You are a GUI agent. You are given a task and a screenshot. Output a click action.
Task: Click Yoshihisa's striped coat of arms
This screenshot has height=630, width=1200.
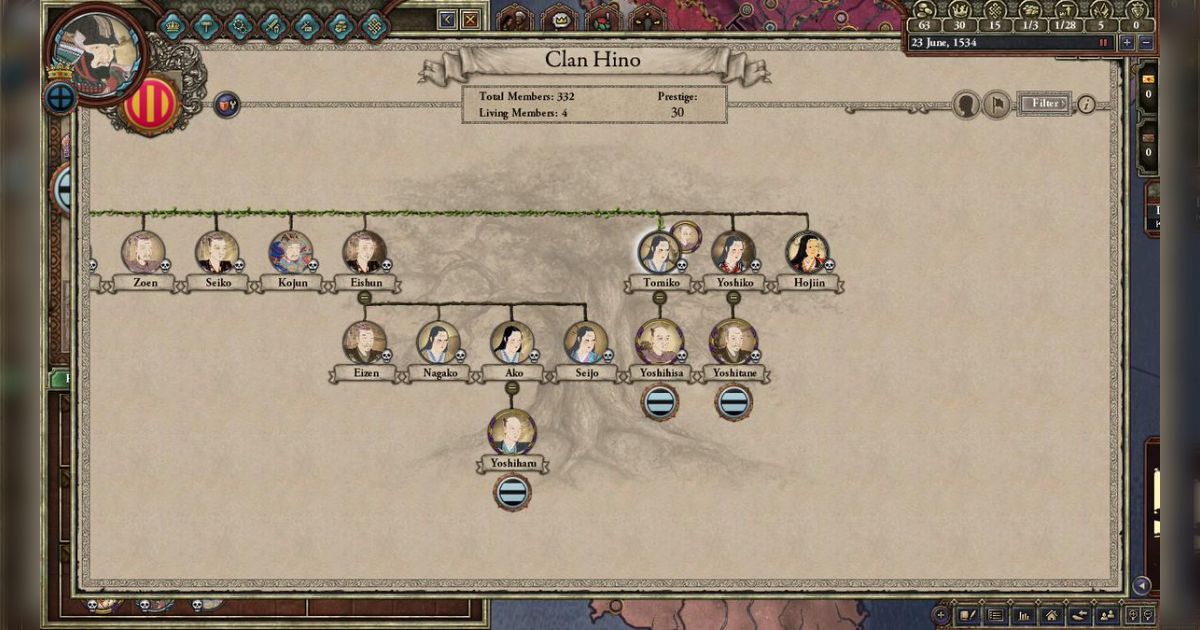tap(659, 403)
